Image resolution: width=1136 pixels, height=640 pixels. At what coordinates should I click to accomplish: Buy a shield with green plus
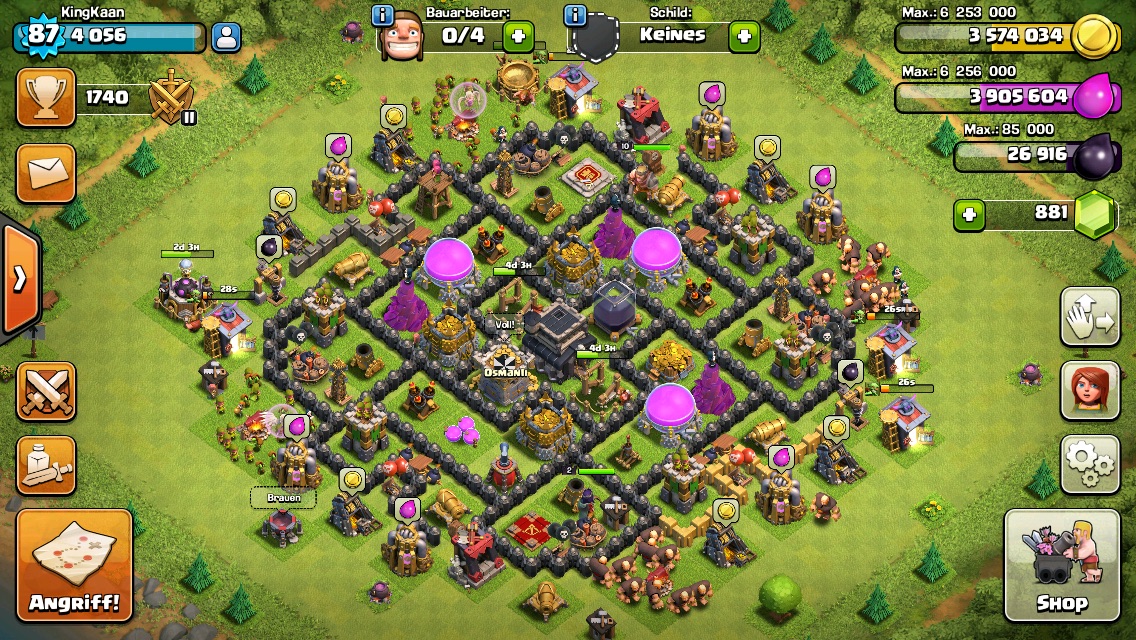[x=743, y=37]
